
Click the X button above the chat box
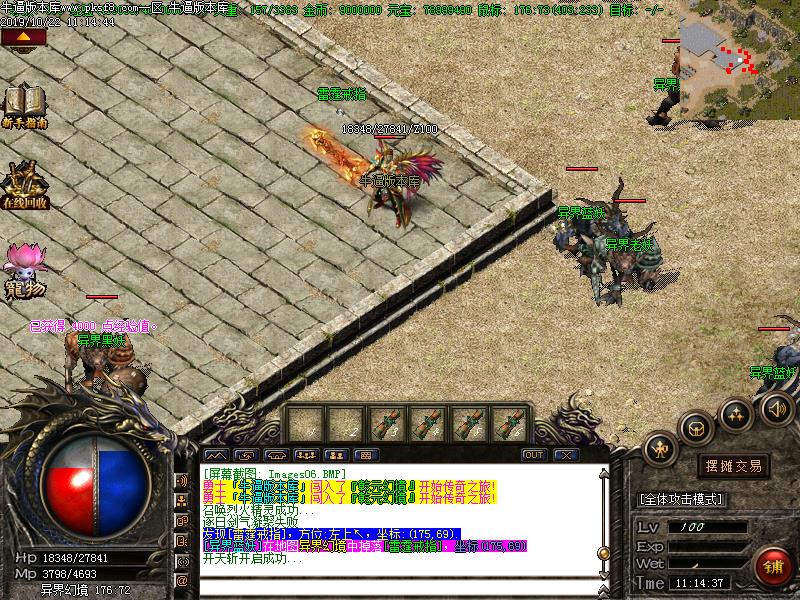(566, 455)
